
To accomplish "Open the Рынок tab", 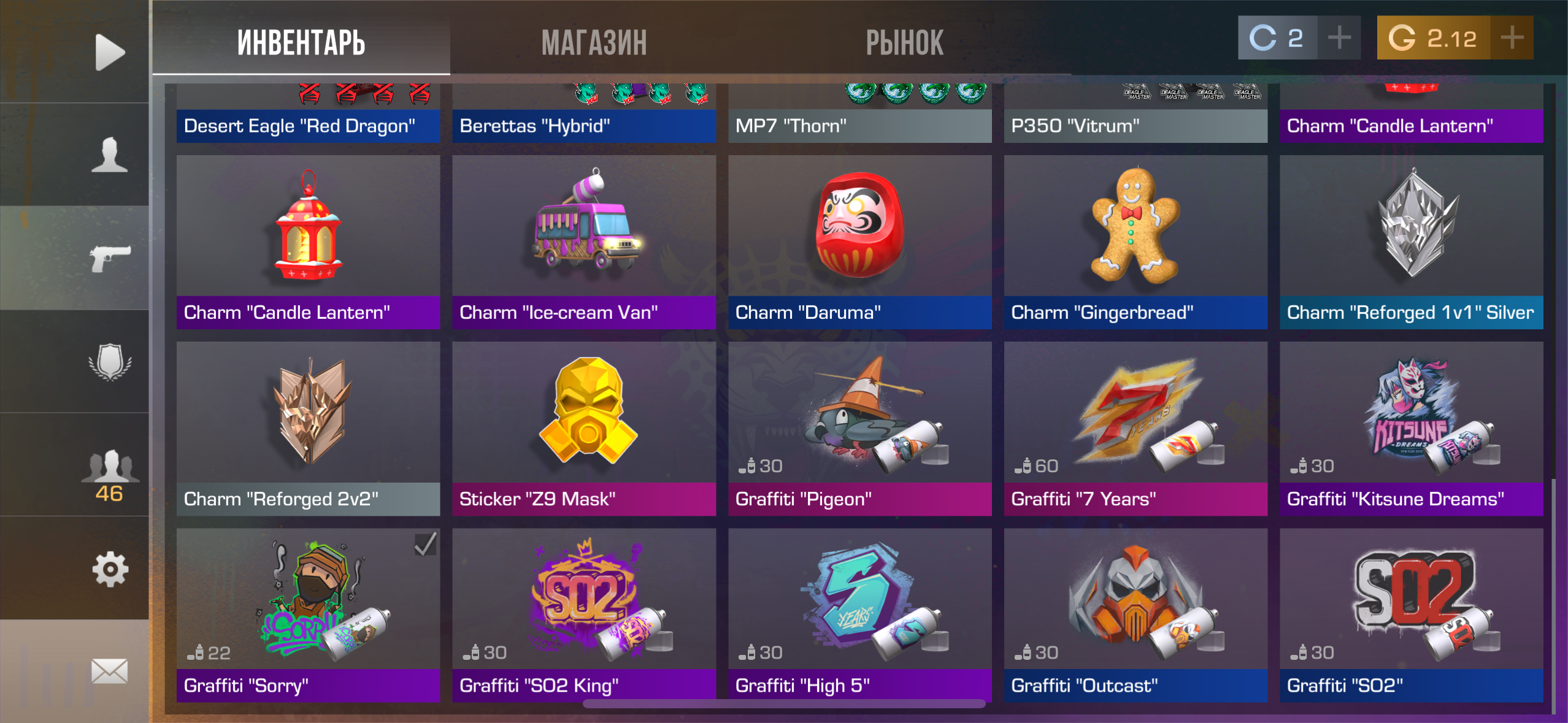I will [904, 43].
